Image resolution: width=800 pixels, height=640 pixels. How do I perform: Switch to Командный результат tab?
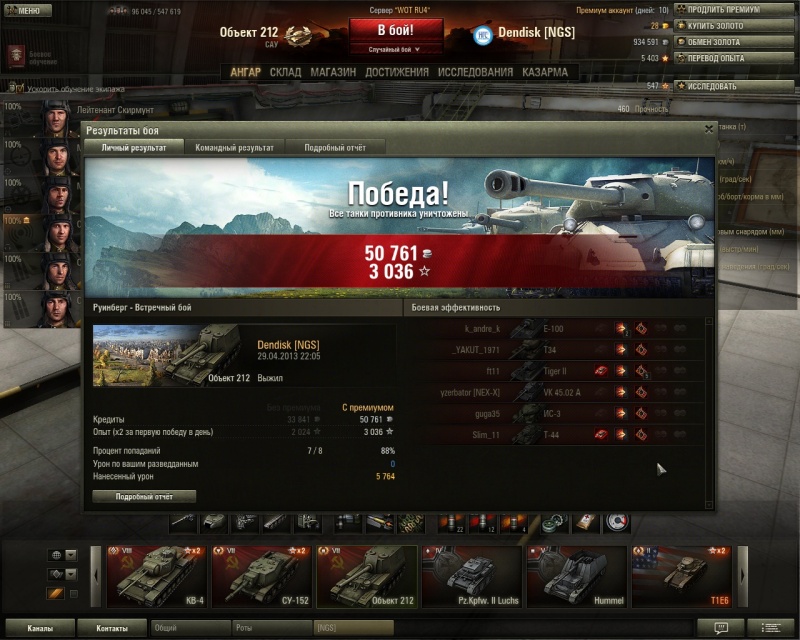(234, 147)
